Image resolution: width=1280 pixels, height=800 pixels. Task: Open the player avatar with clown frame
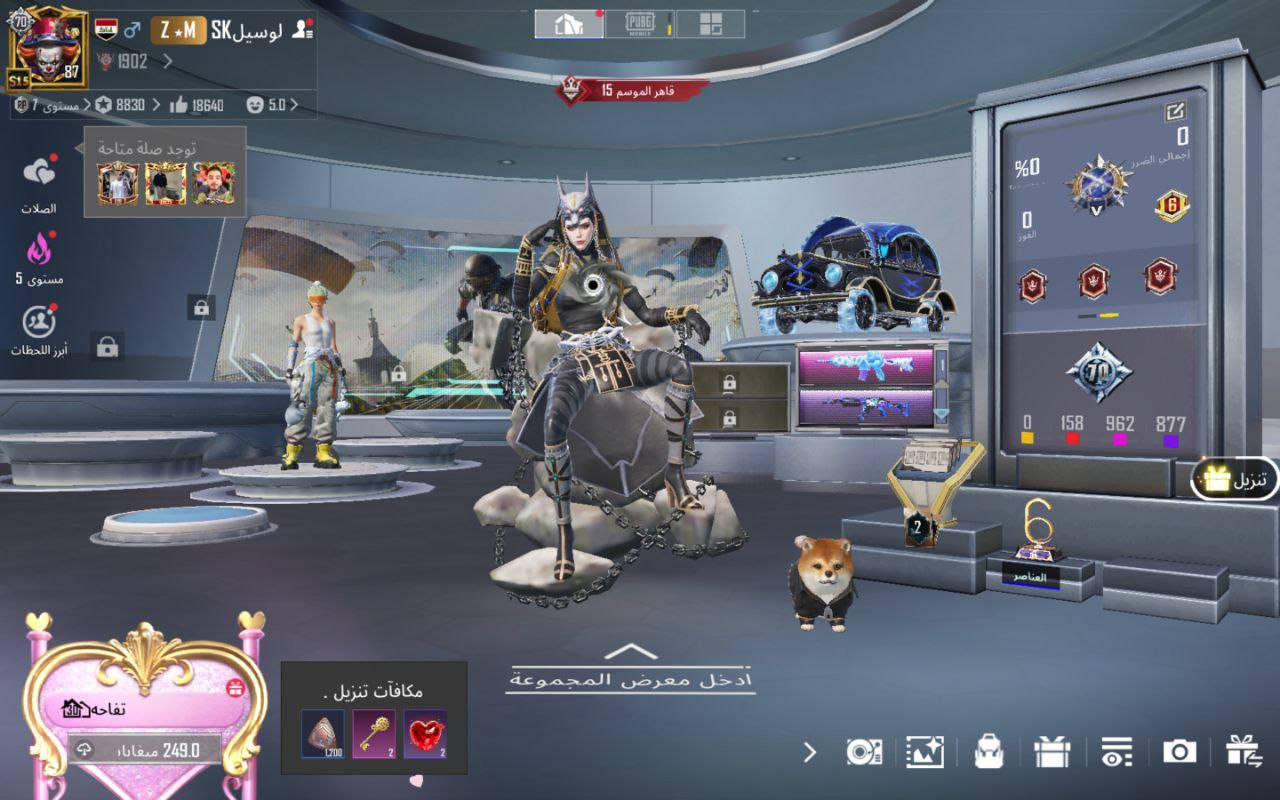[x=48, y=47]
